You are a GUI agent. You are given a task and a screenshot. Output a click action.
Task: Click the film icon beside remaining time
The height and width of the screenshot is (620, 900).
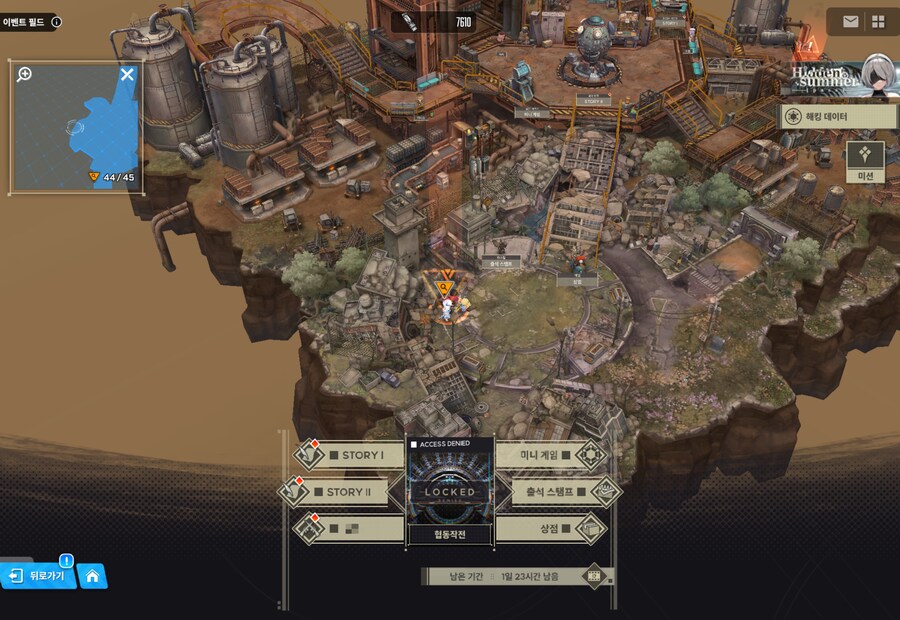click(594, 576)
